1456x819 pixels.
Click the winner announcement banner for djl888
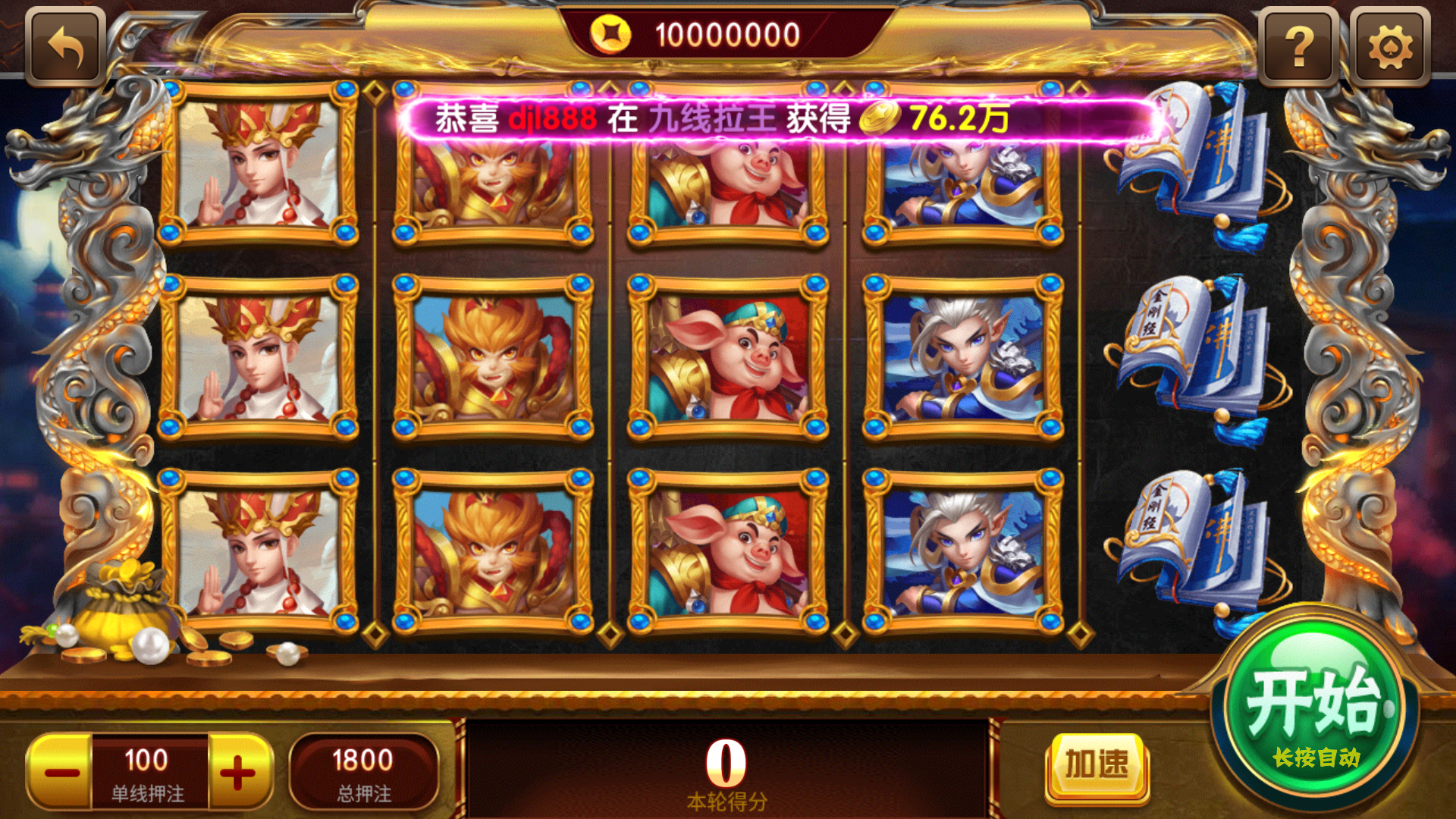(785, 118)
